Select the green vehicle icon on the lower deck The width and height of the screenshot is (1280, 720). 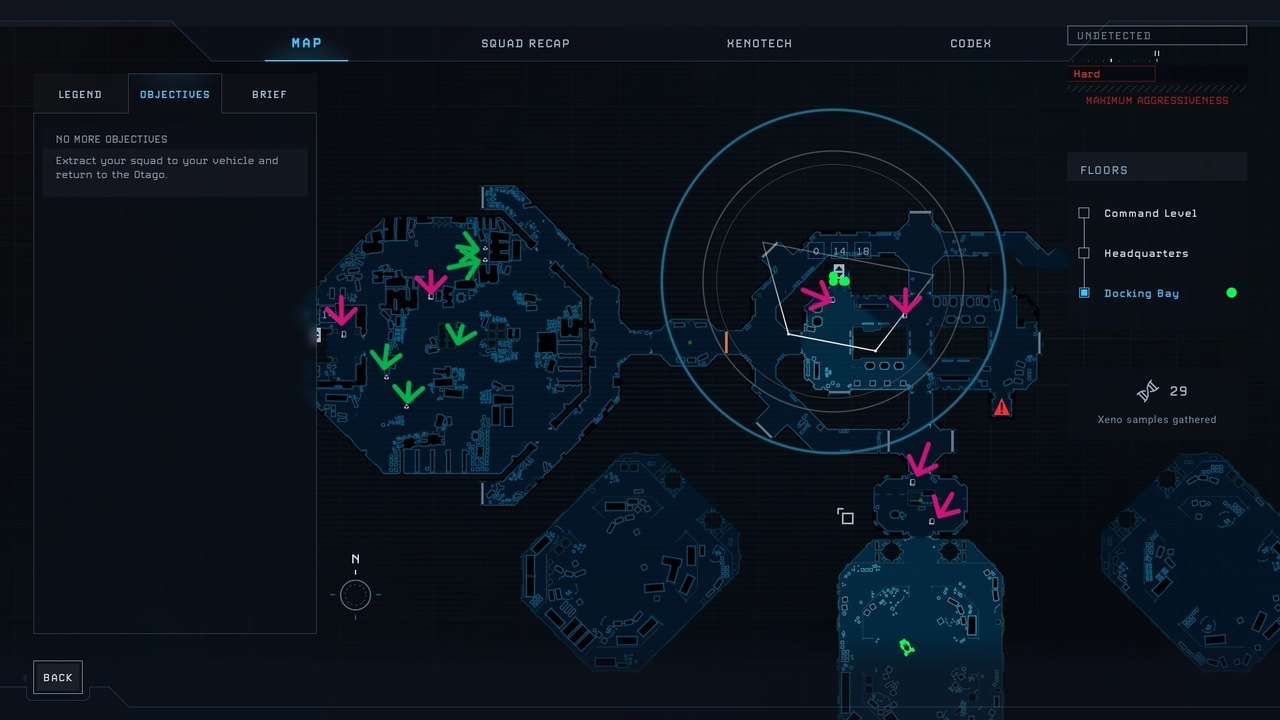tap(906, 646)
